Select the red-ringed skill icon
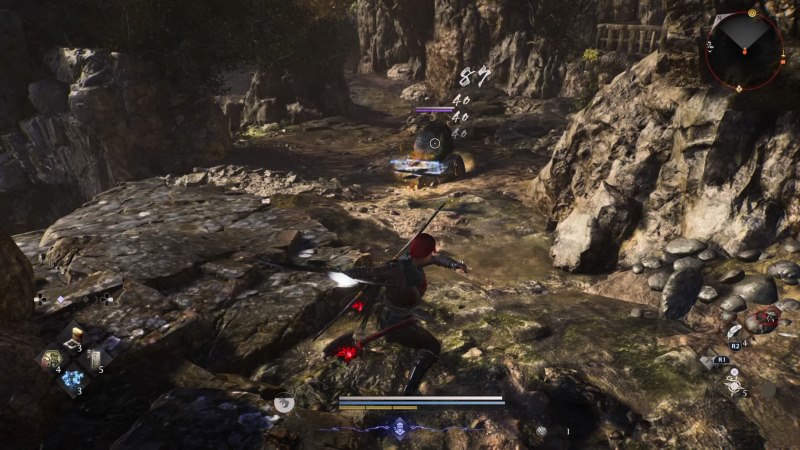The image size is (800, 450). (766, 320)
